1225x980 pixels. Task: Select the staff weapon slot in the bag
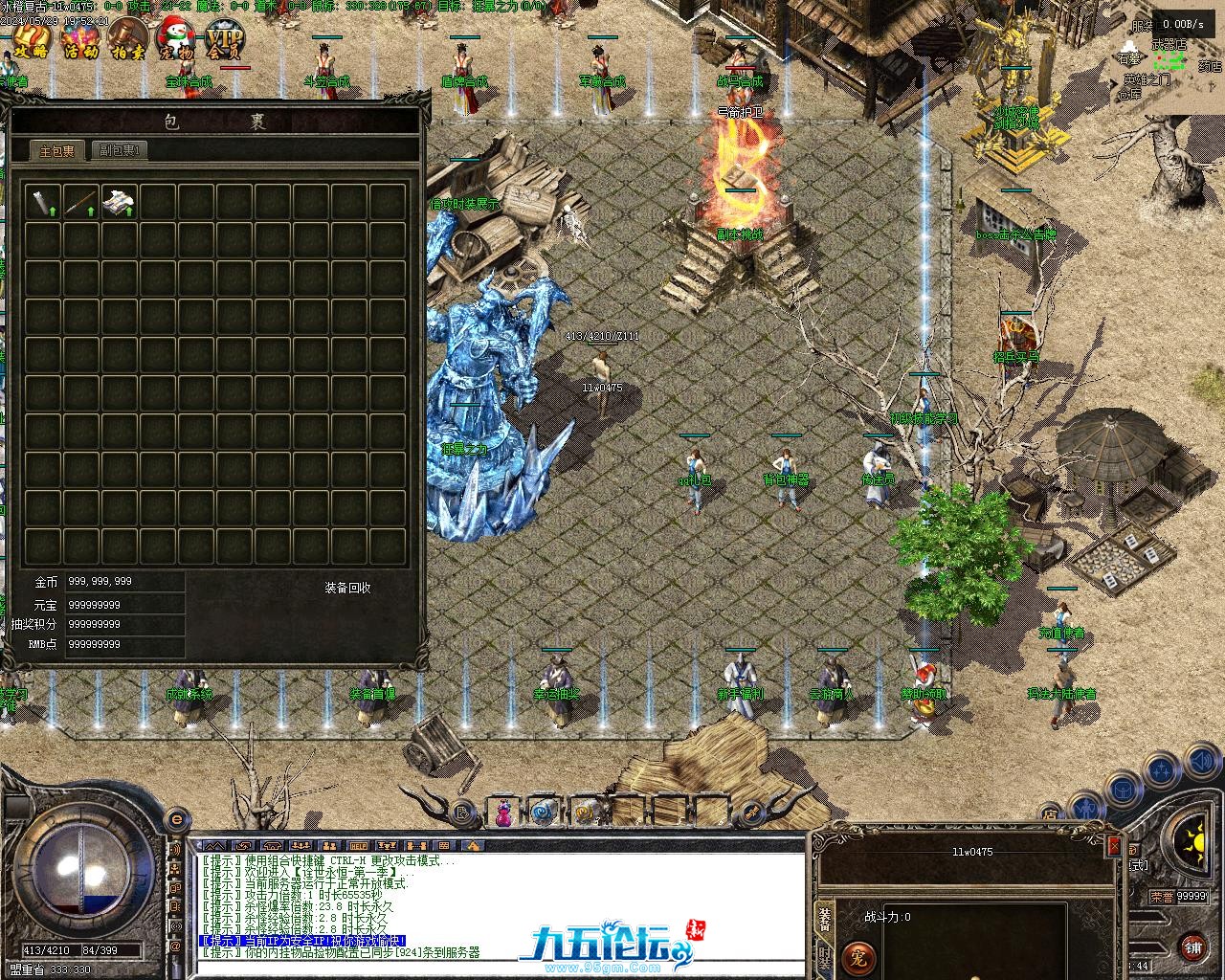(81, 202)
